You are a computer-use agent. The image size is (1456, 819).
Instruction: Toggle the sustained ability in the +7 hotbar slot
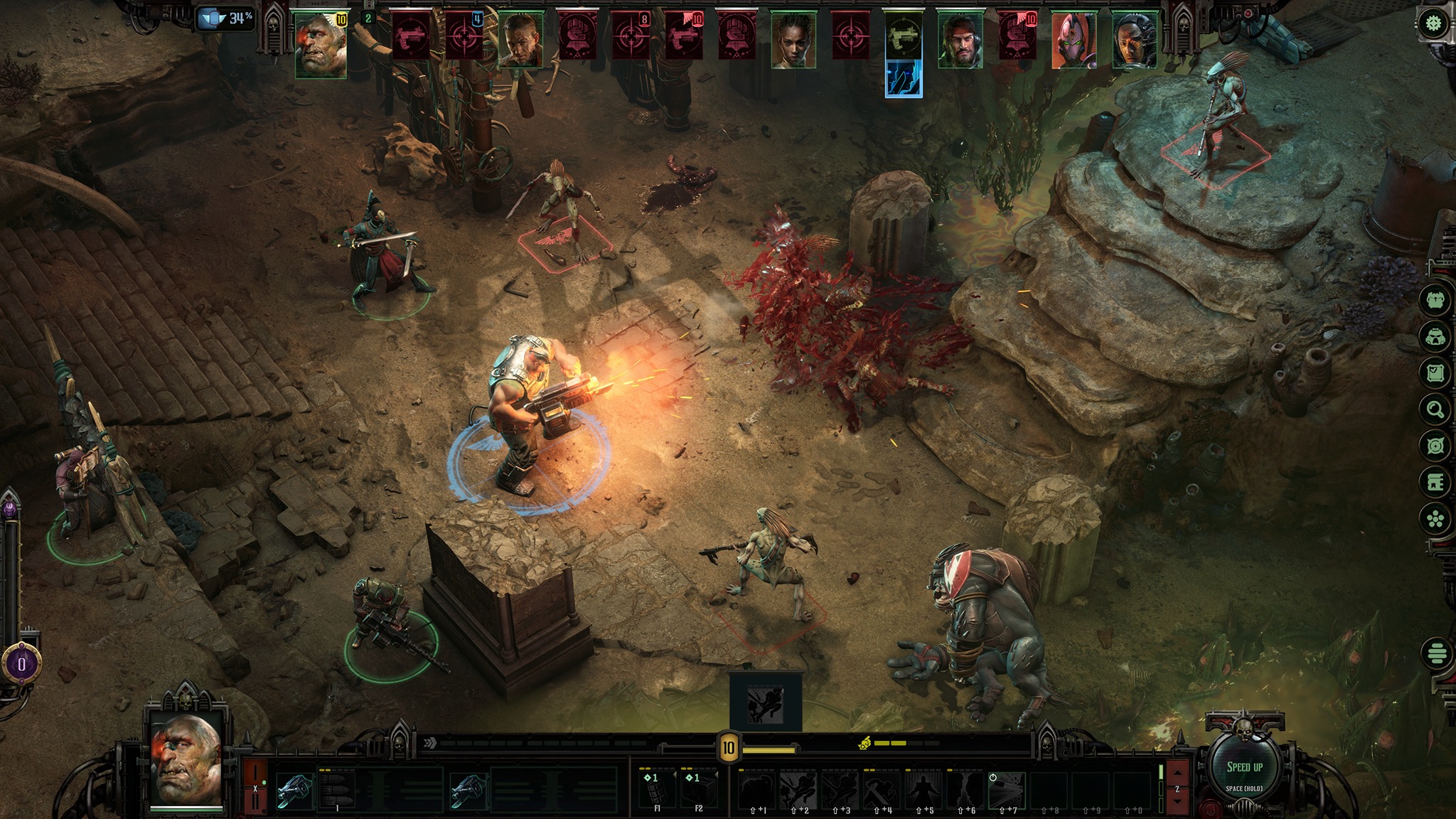coord(1006,791)
